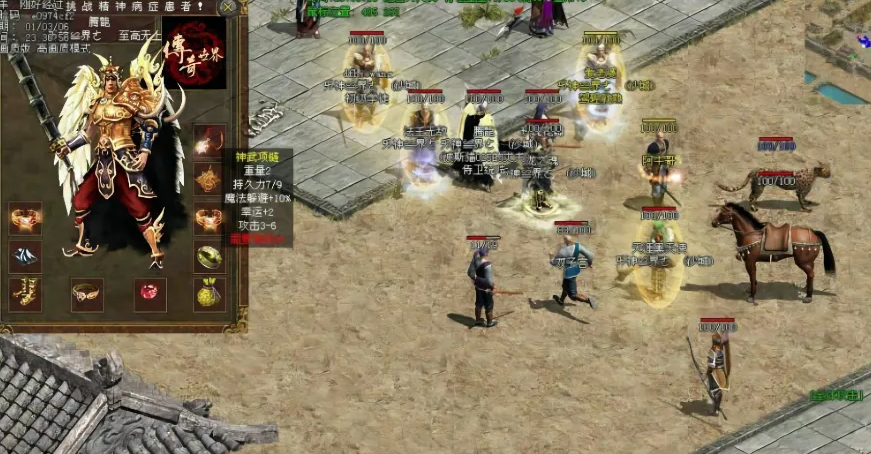Select the golden boots slot
This screenshot has height=454, width=871.
[25, 294]
